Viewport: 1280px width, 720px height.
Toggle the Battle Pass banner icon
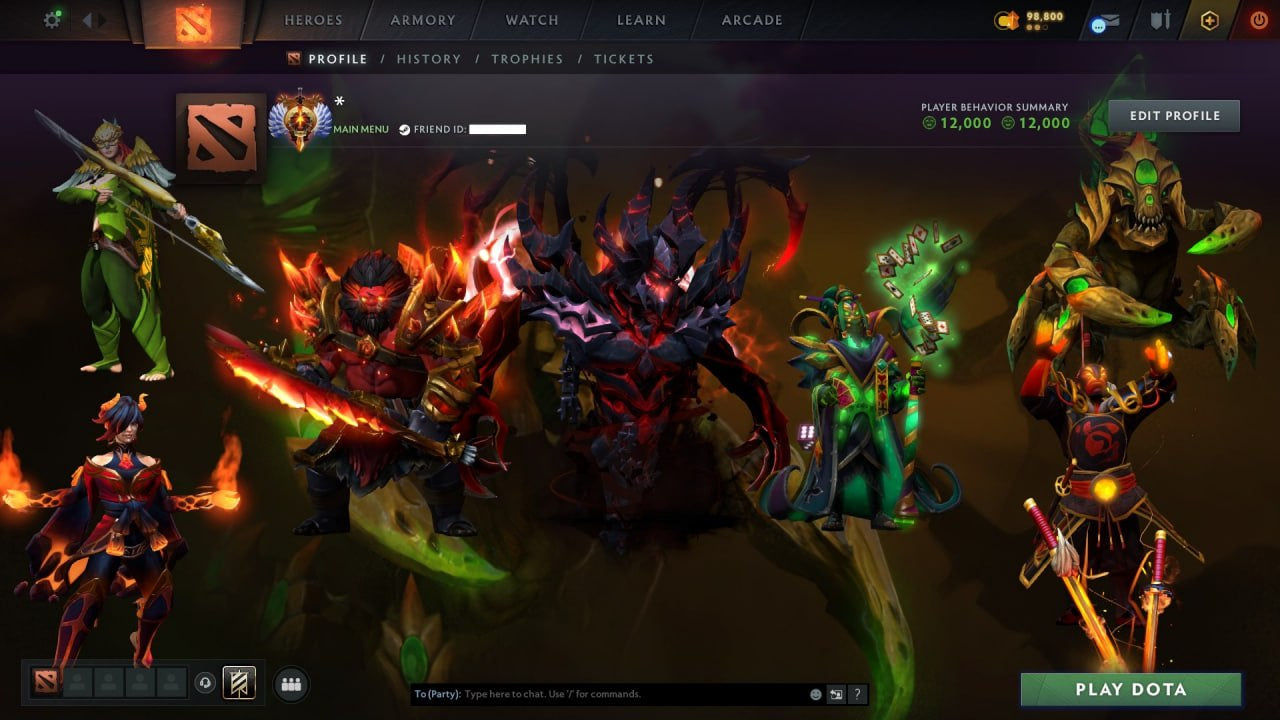point(238,682)
